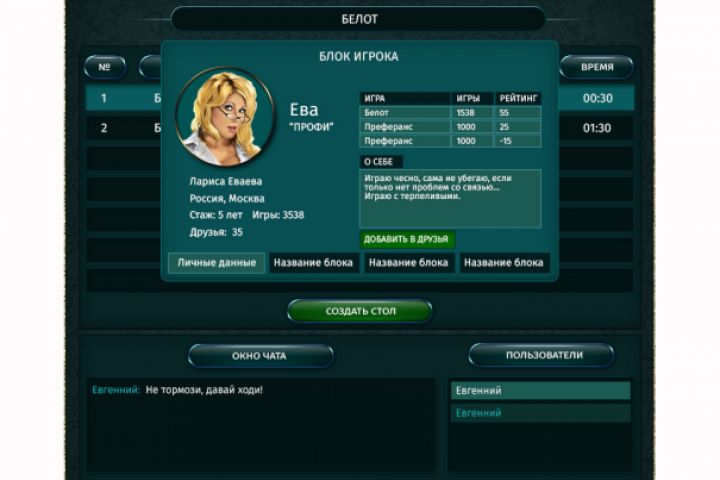Click the № column header button
Image resolution: width=720 pixels, height=480 pixels.
click(x=105, y=67)
